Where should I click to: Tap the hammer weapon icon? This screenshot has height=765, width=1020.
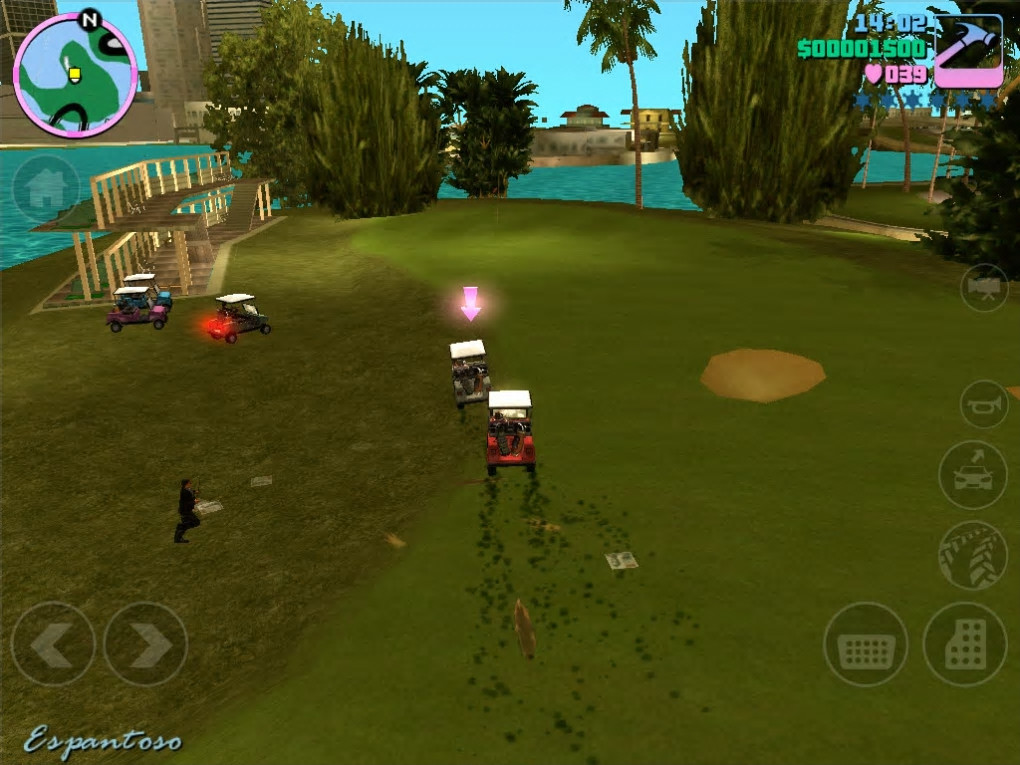[968, 52]
